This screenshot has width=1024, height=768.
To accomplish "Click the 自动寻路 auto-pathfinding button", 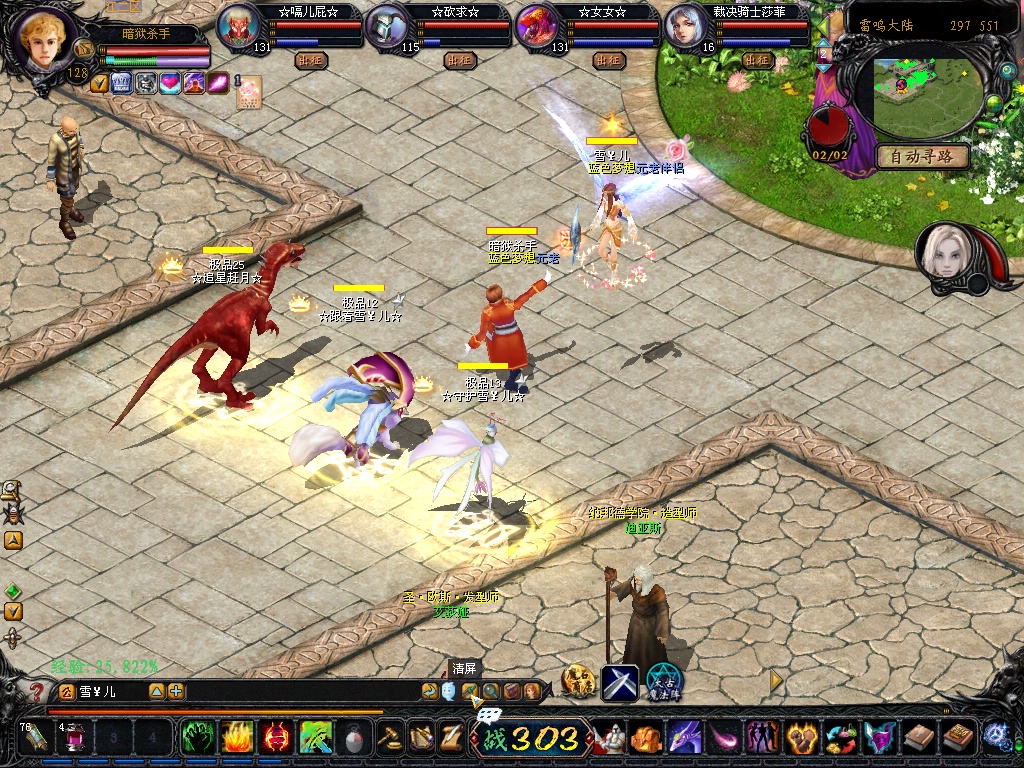I will click(922, 156).
